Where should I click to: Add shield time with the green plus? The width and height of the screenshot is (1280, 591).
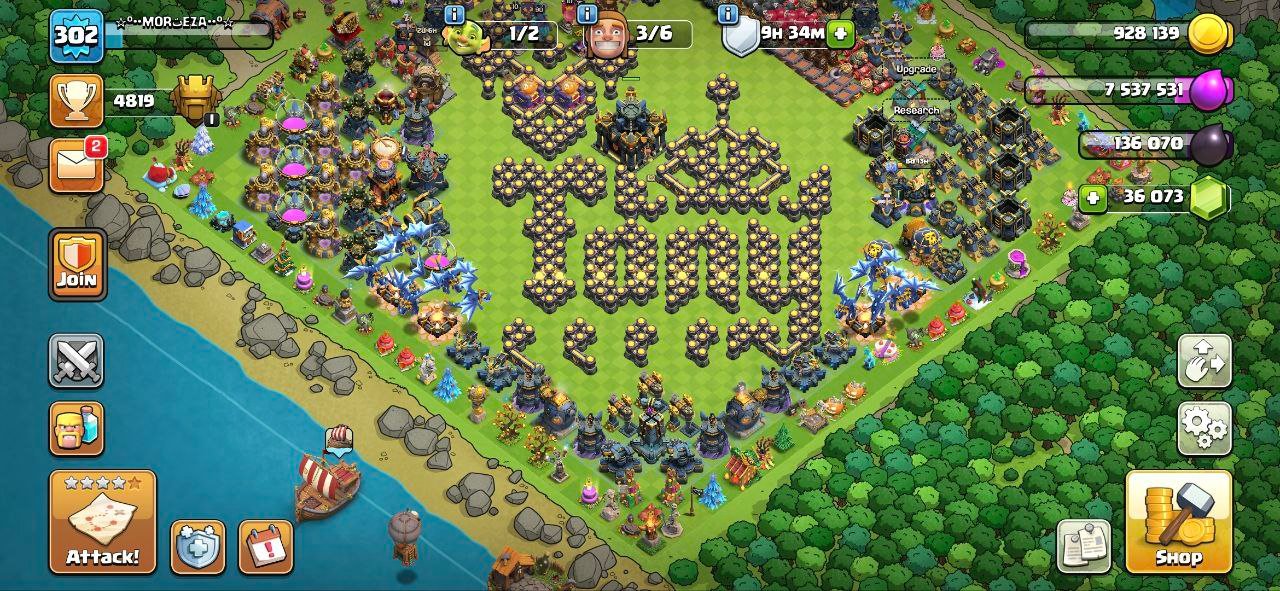[840, 33]
